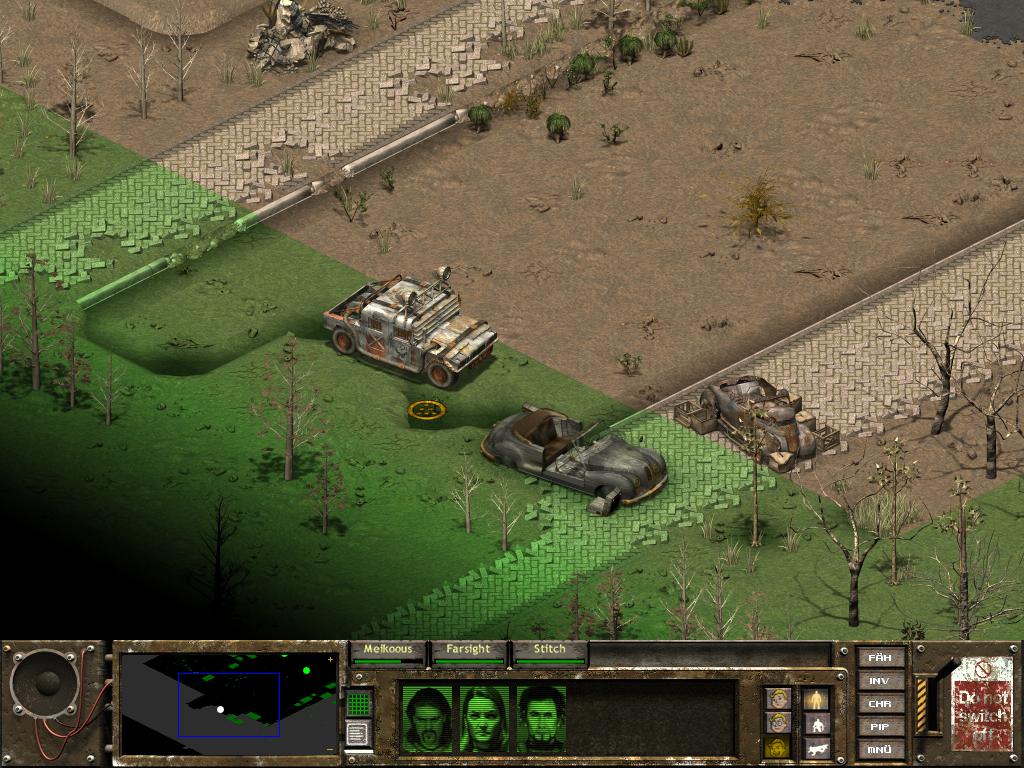Image resolution: width=1024 pixels, height=768 pixels.
Task: Click the Stitch name tab
Action: (x=549, y=650)
